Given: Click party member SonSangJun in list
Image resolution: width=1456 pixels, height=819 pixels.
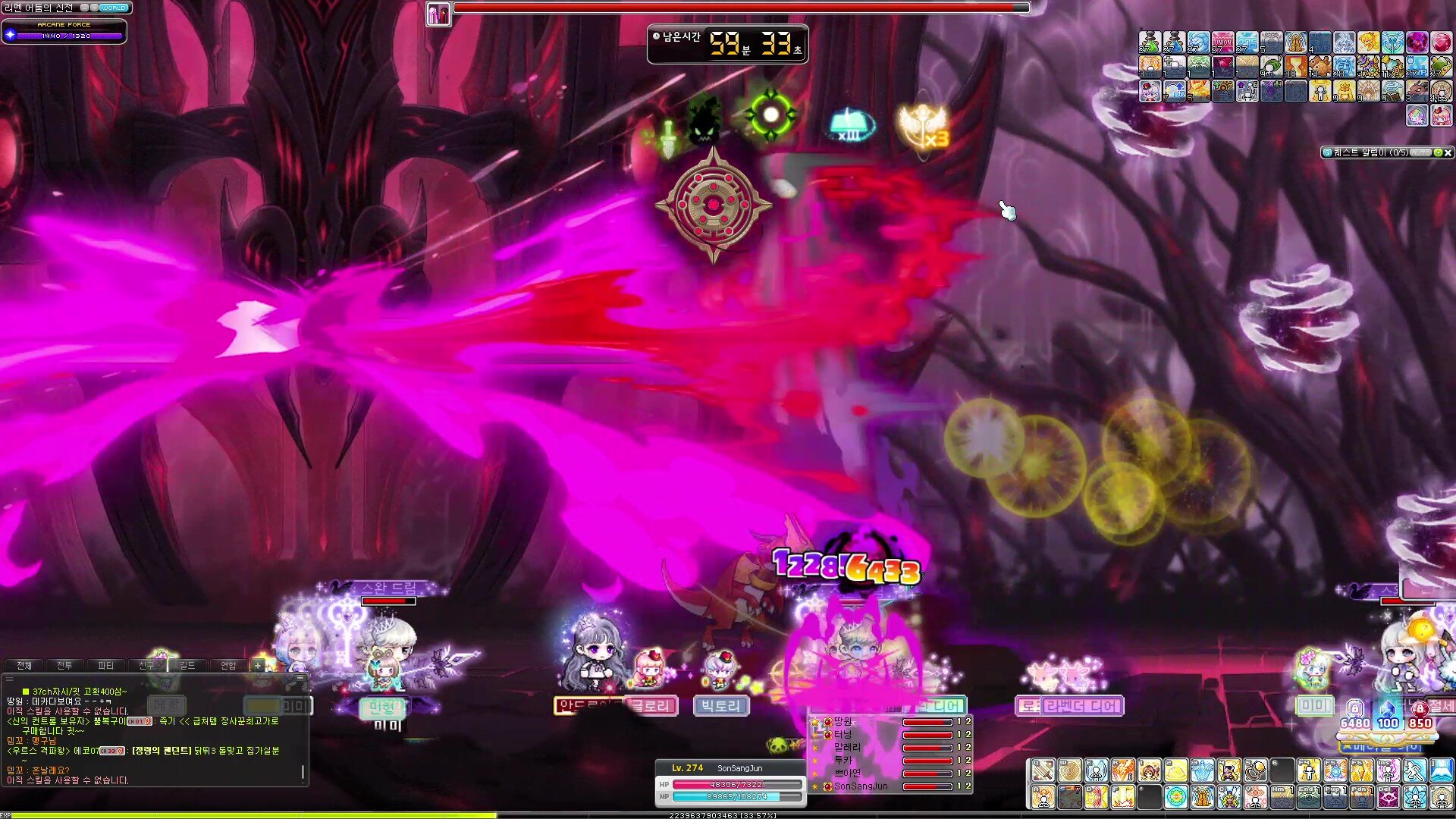Looking at the screenshot, I should (x=860, y=786).
